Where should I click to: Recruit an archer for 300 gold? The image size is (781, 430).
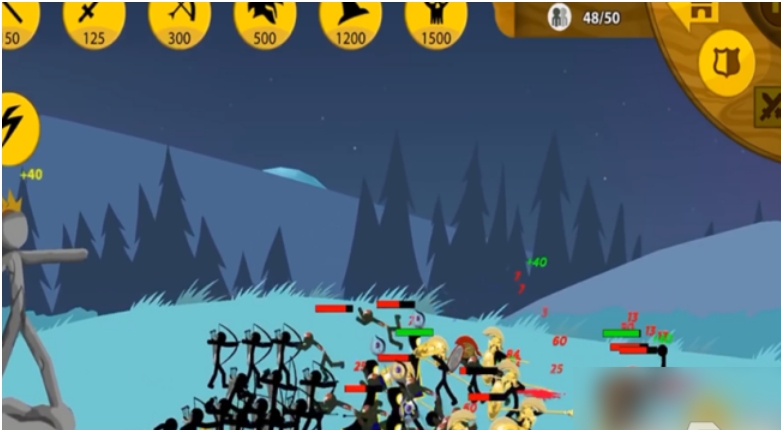point(180,20)
